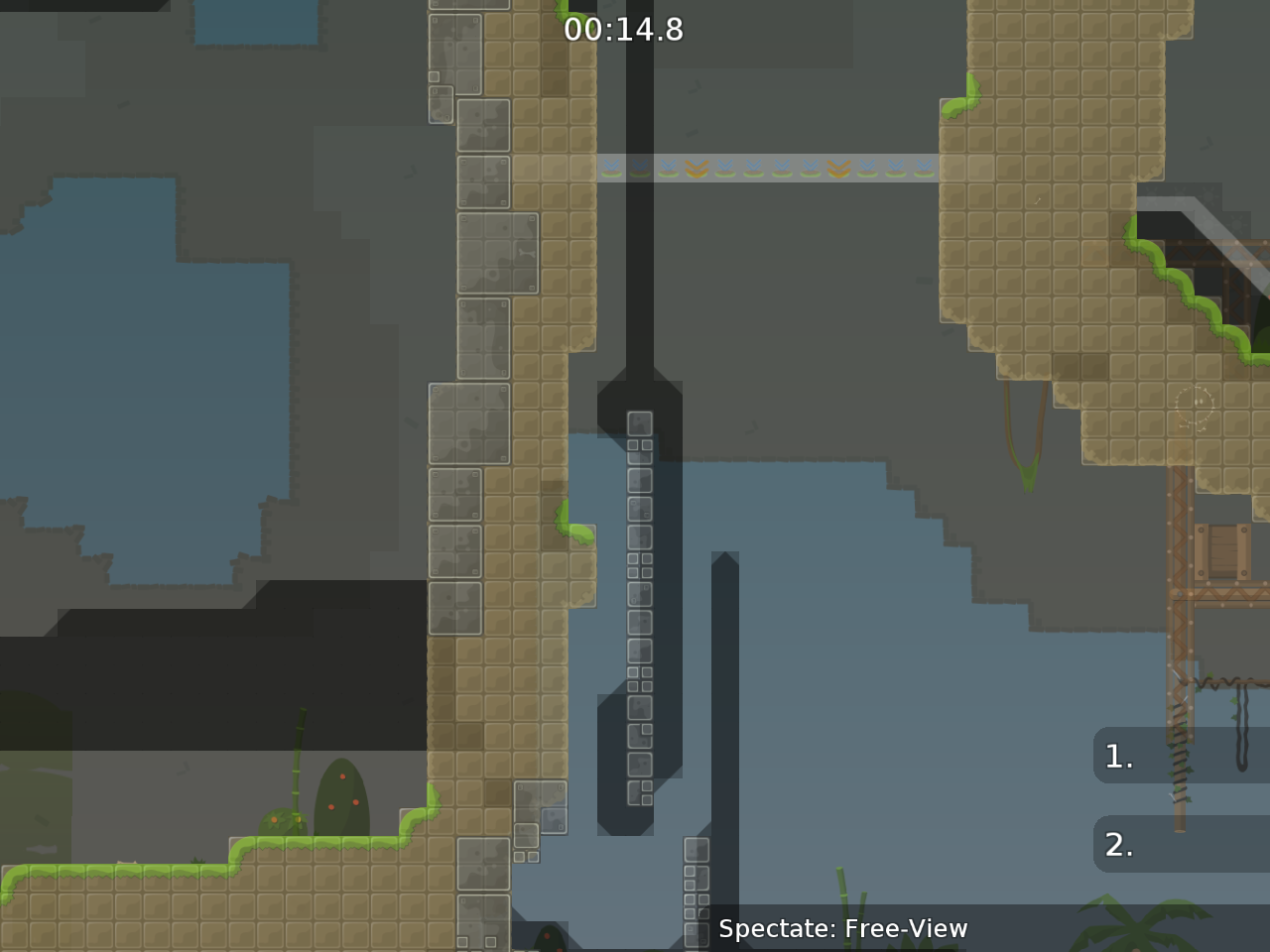The image size is (1270, 952).
Task: Select the first place scoreboard slot labeled 1.
Action: [x=1116, y=756]
